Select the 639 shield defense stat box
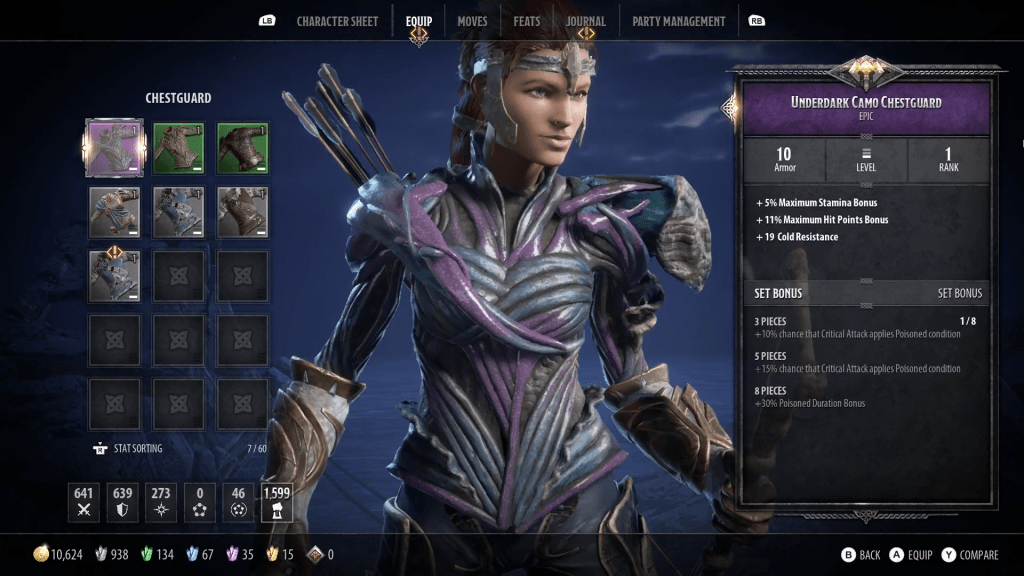The image size is (1024, 576). pyautogui.click(x=122, y=502)
